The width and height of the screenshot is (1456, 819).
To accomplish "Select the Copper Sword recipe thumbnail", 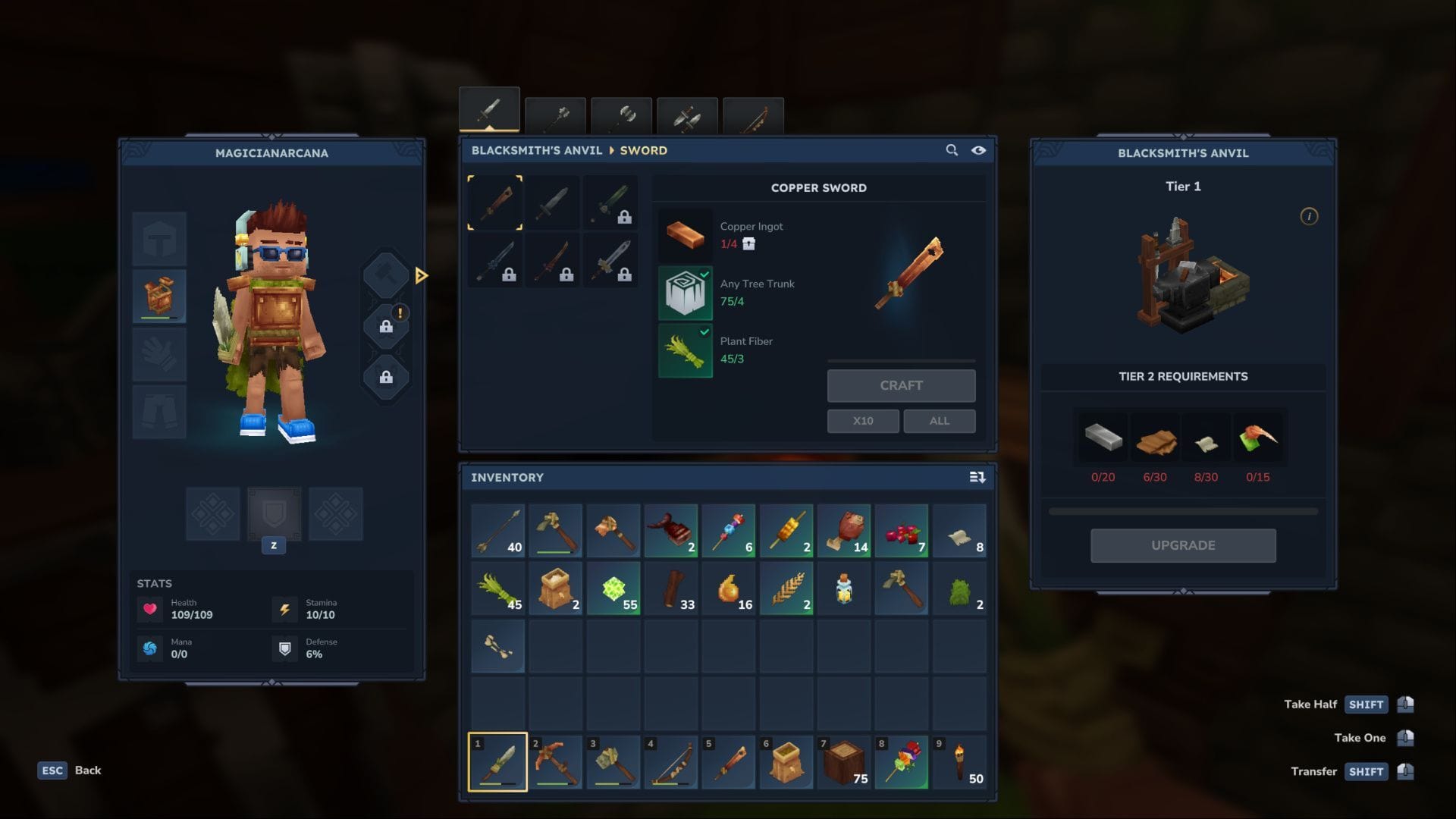I will (x=494, y=202).
